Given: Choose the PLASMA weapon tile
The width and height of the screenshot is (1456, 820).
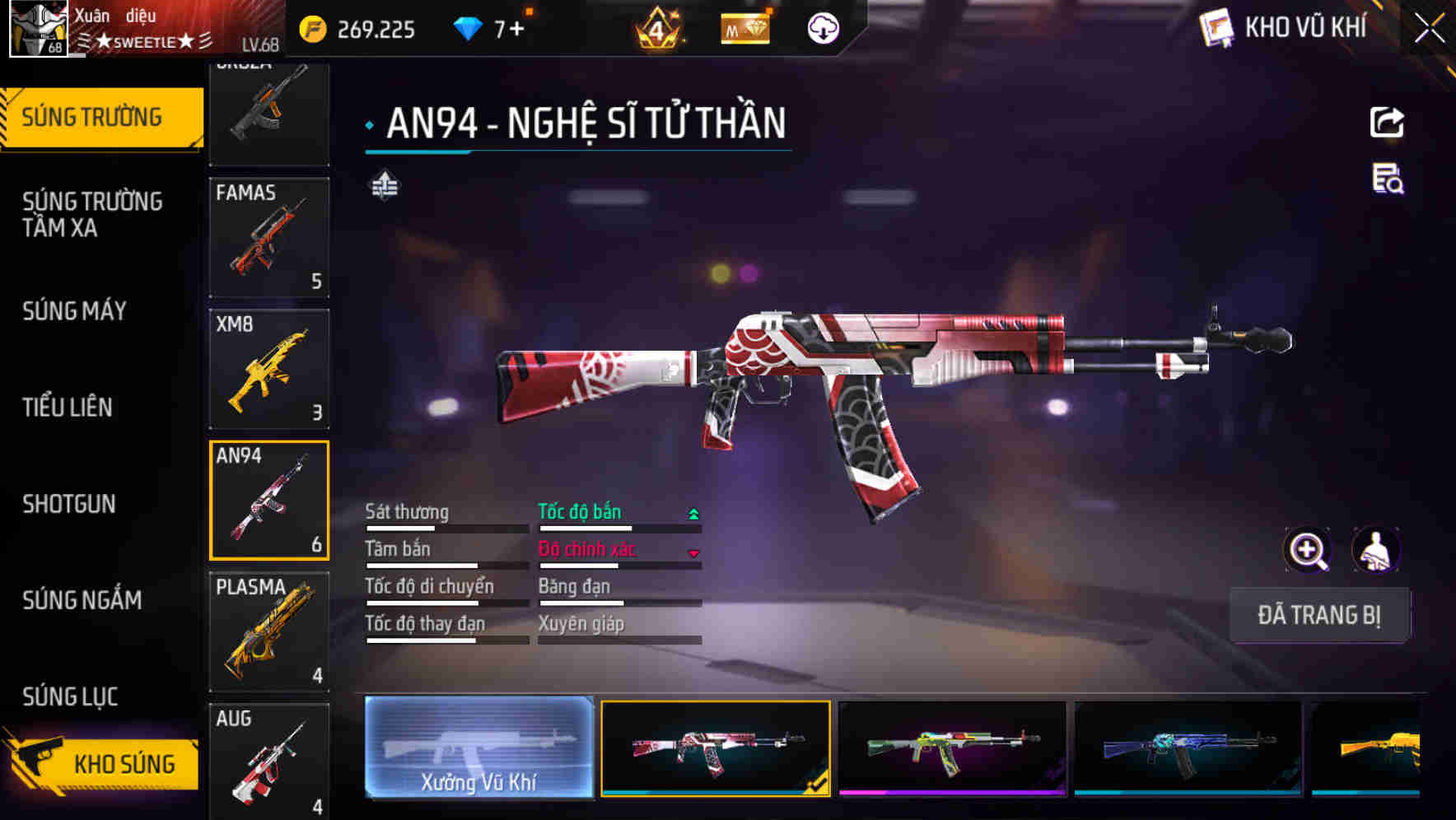Looking at the screenshot, I should tap(269, 631).
